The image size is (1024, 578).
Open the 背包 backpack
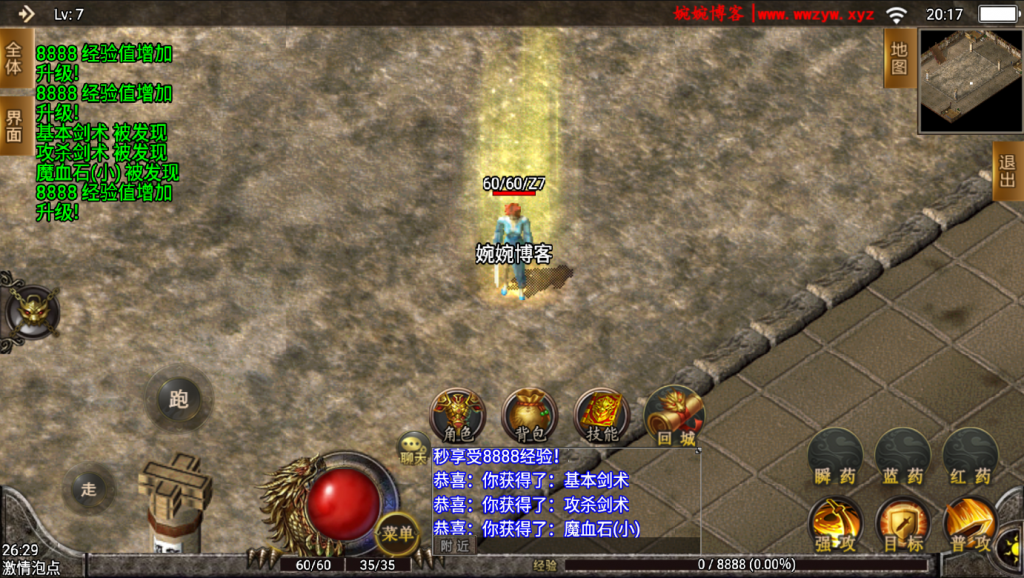pos(529,416)
